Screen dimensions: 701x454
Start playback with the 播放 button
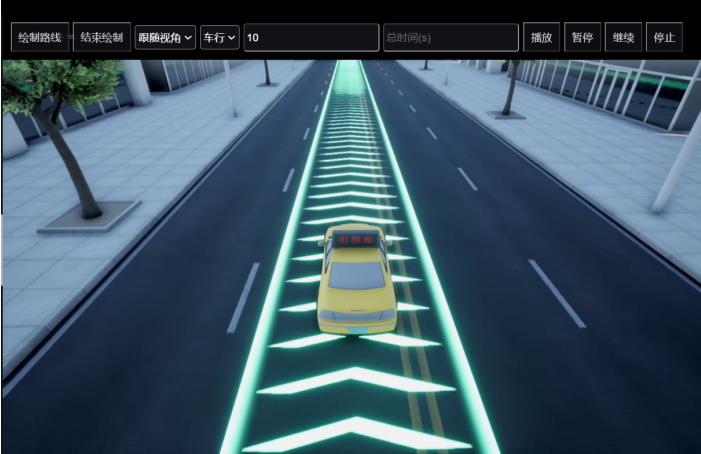542,38
